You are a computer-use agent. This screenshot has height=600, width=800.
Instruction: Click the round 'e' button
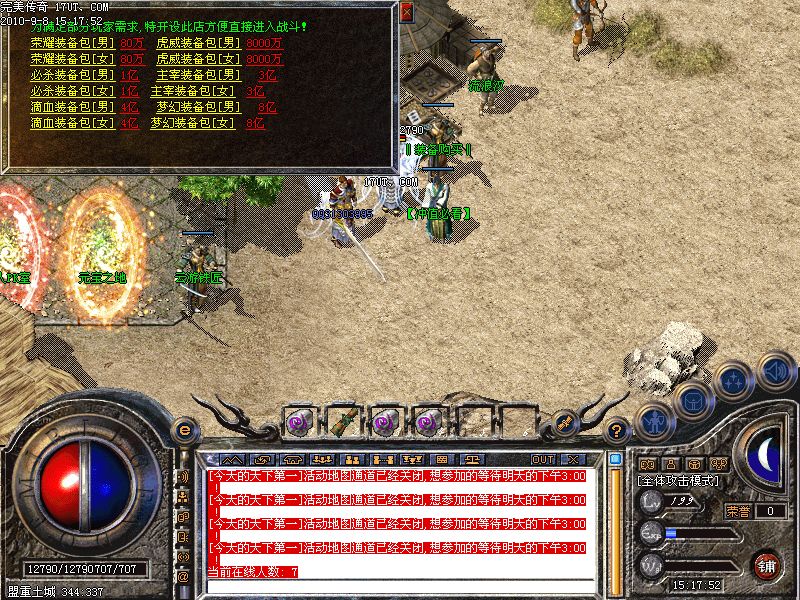pyautogui.click(x=184, y=430)
